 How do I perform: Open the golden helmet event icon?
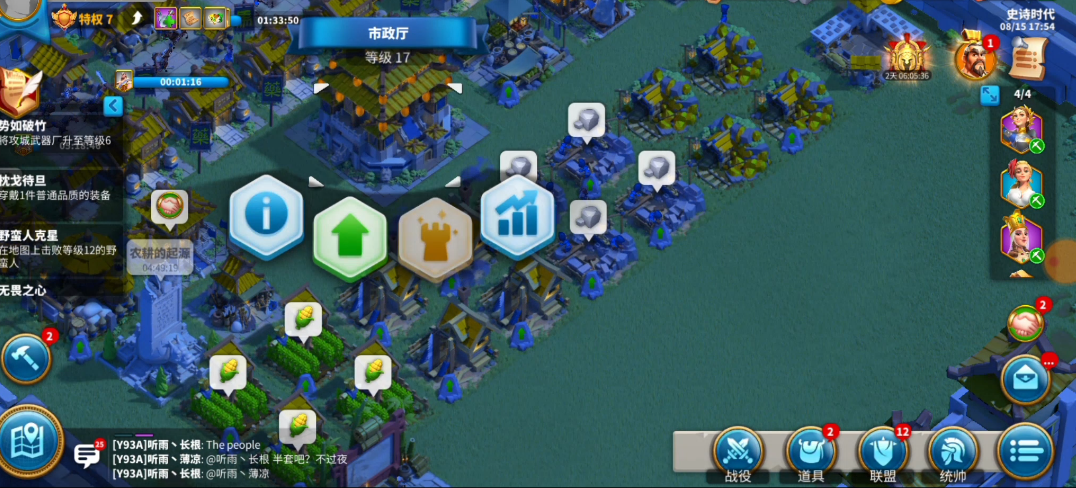click(905, 55)
